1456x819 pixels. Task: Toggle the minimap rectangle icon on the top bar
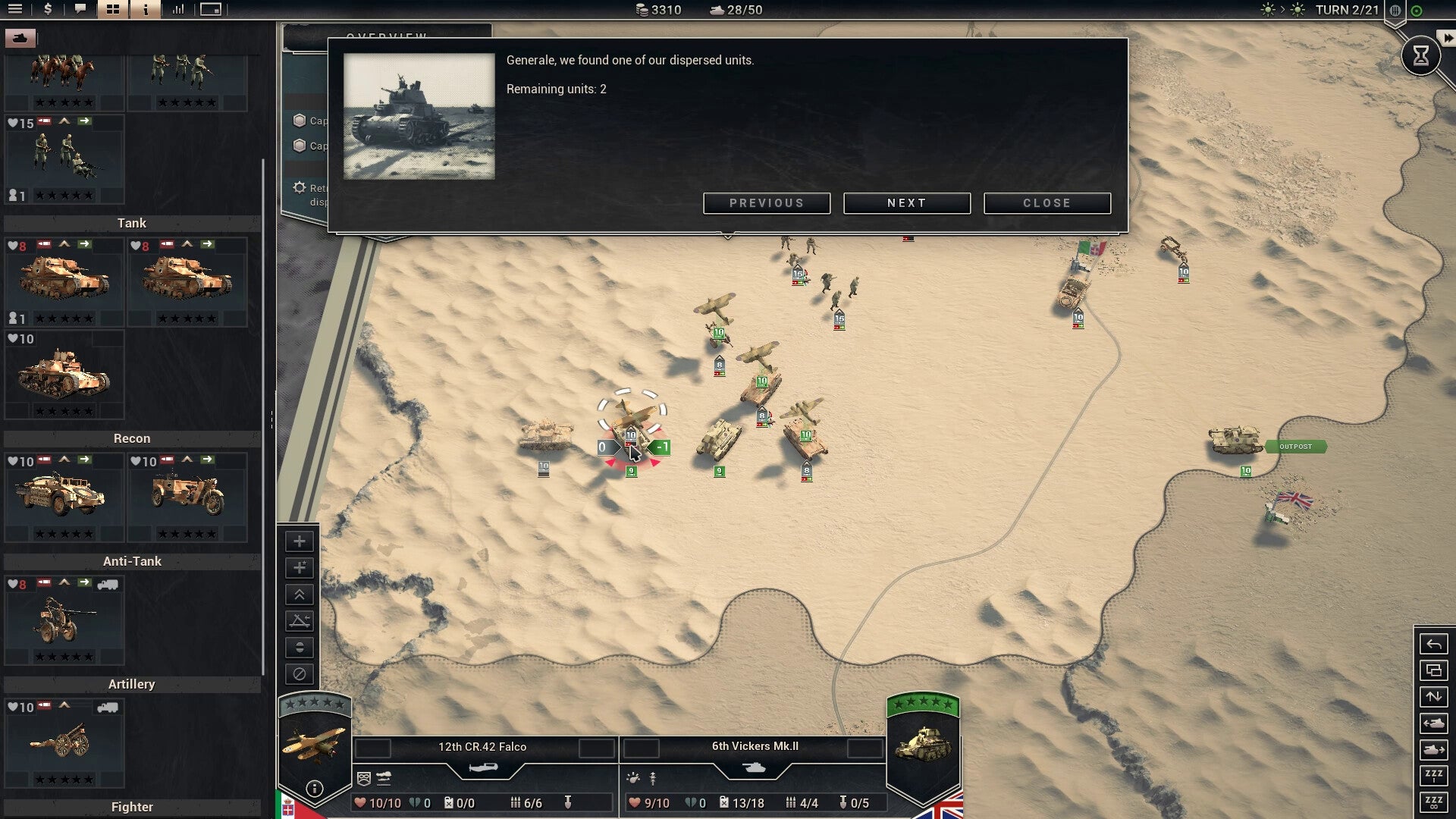210,11
